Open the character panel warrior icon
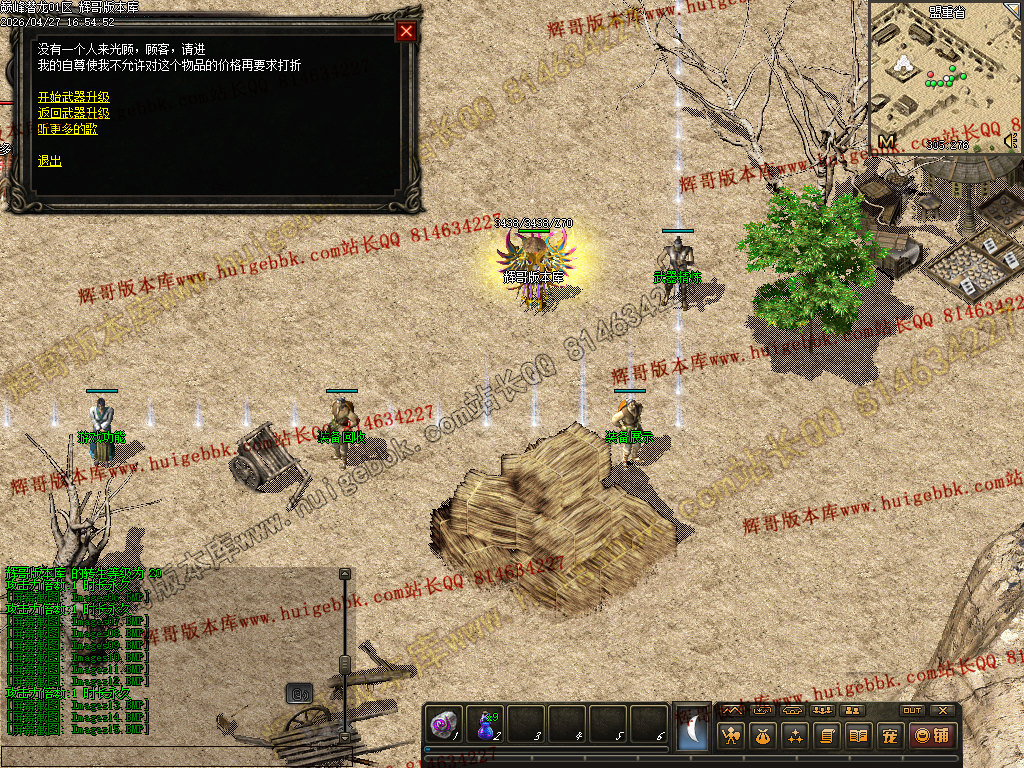Image resolution: width=1024 pixels, height=768 pixels. coord(731,737)
